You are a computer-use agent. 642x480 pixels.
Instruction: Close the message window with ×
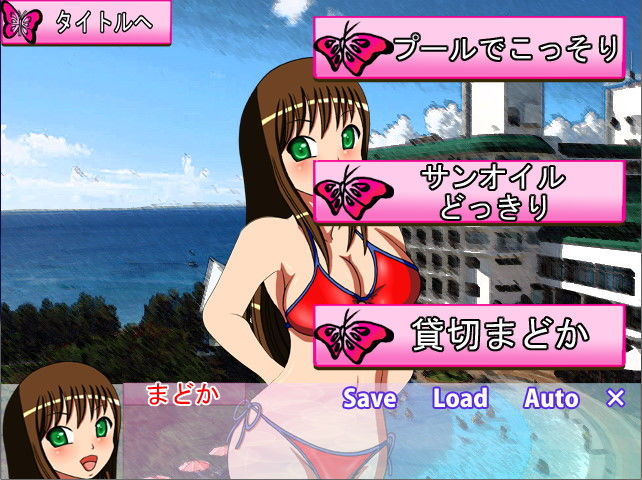point(616,398)
